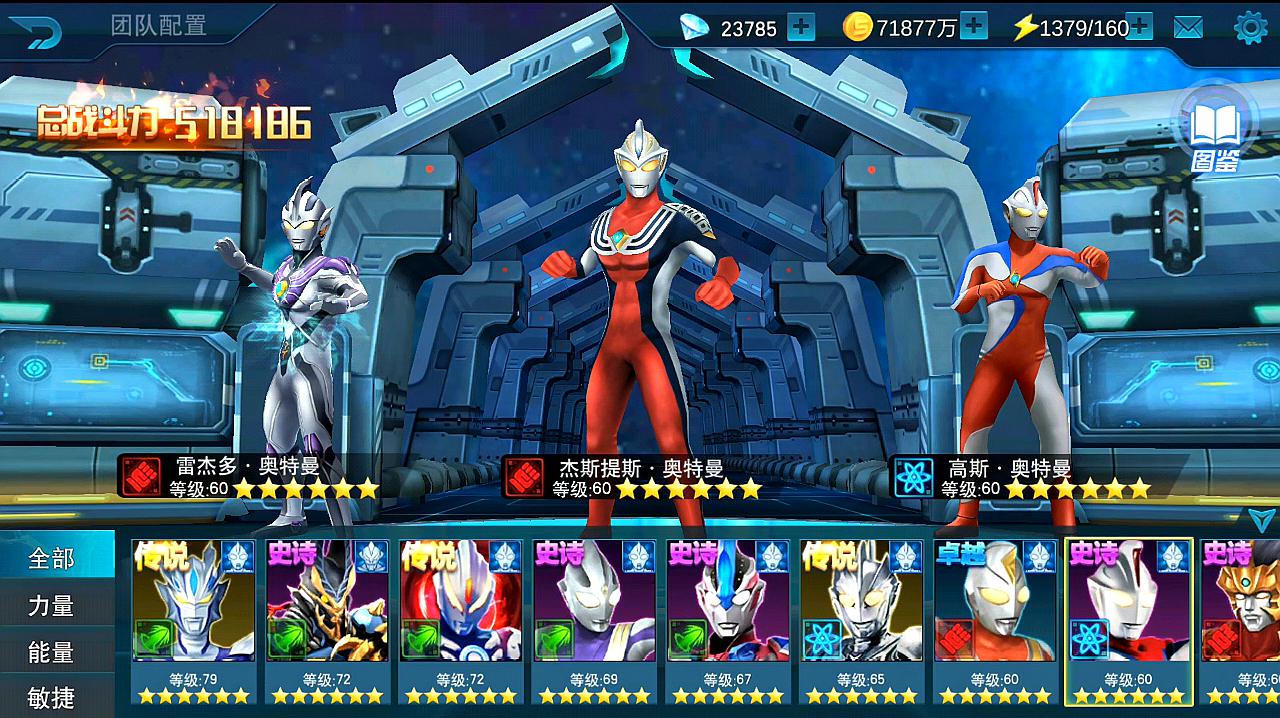Switch to the 敏捷 filter tab

click(52, 696)
